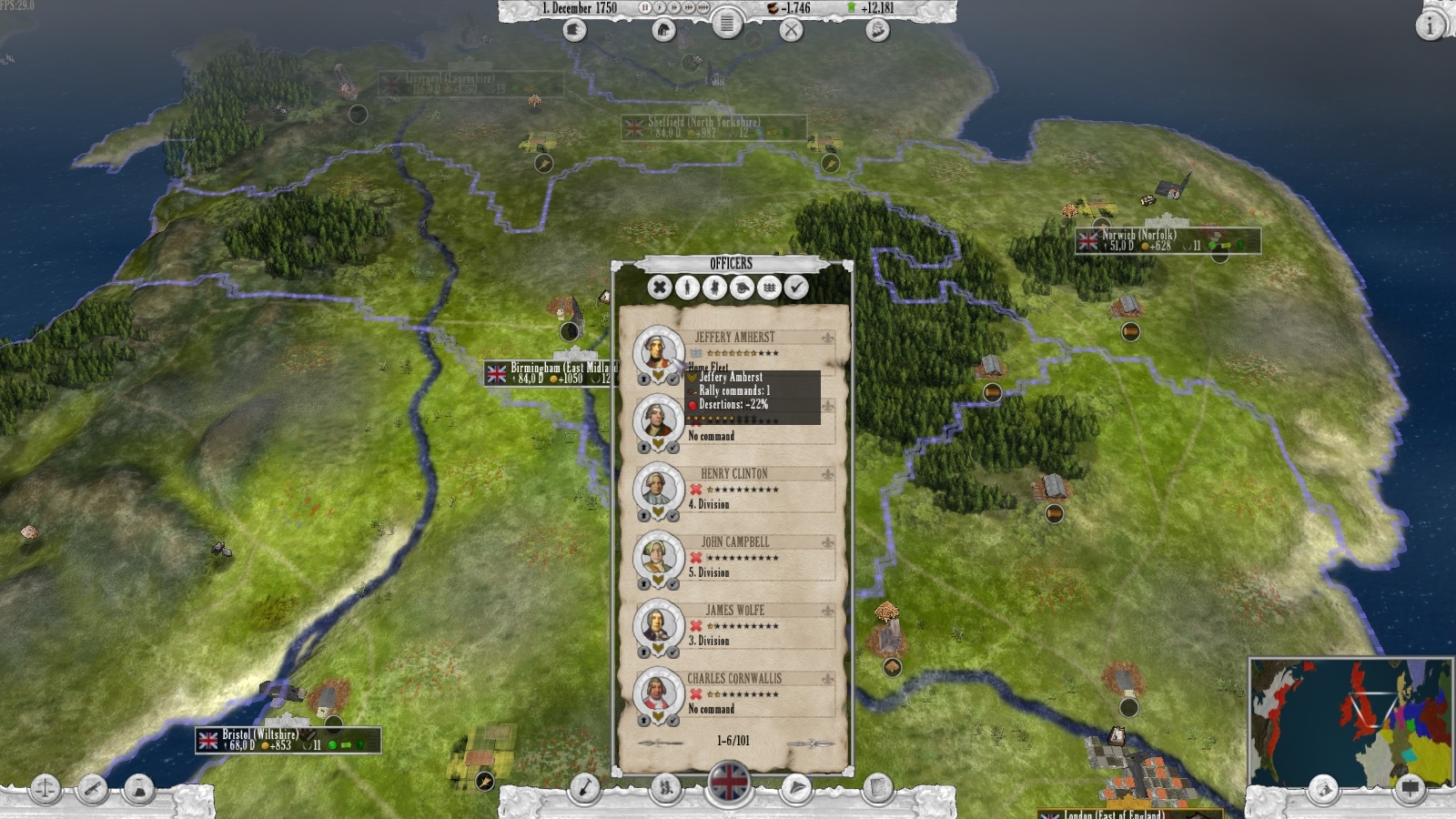Open the game menu list icon top center
Screen dimensions: 1456x819
(x=727, y=25)
